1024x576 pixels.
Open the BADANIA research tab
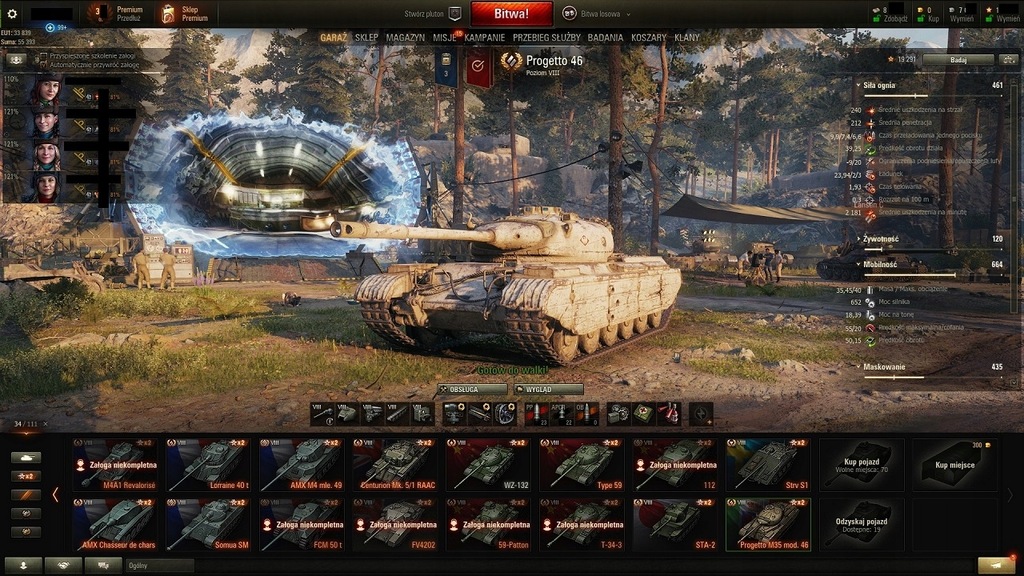pyautogui.click(x=605, y=38)
